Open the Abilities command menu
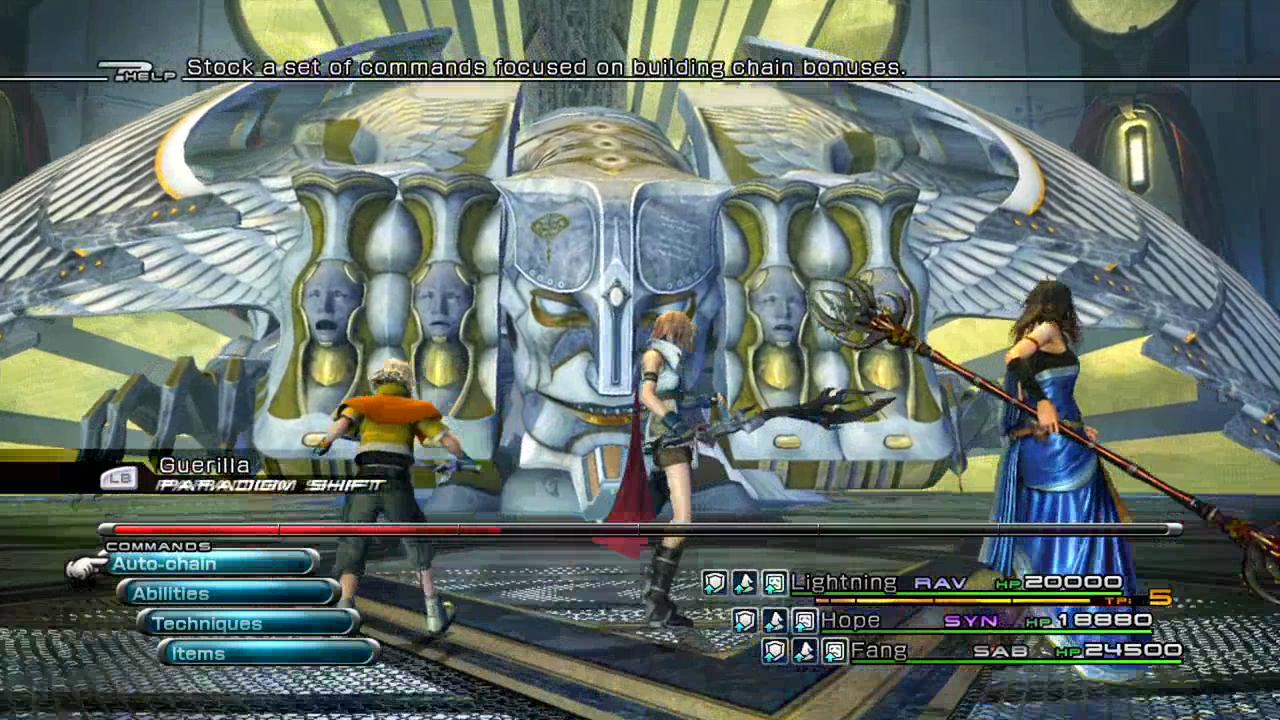1280x720 pixels. [x=230, y=594]
